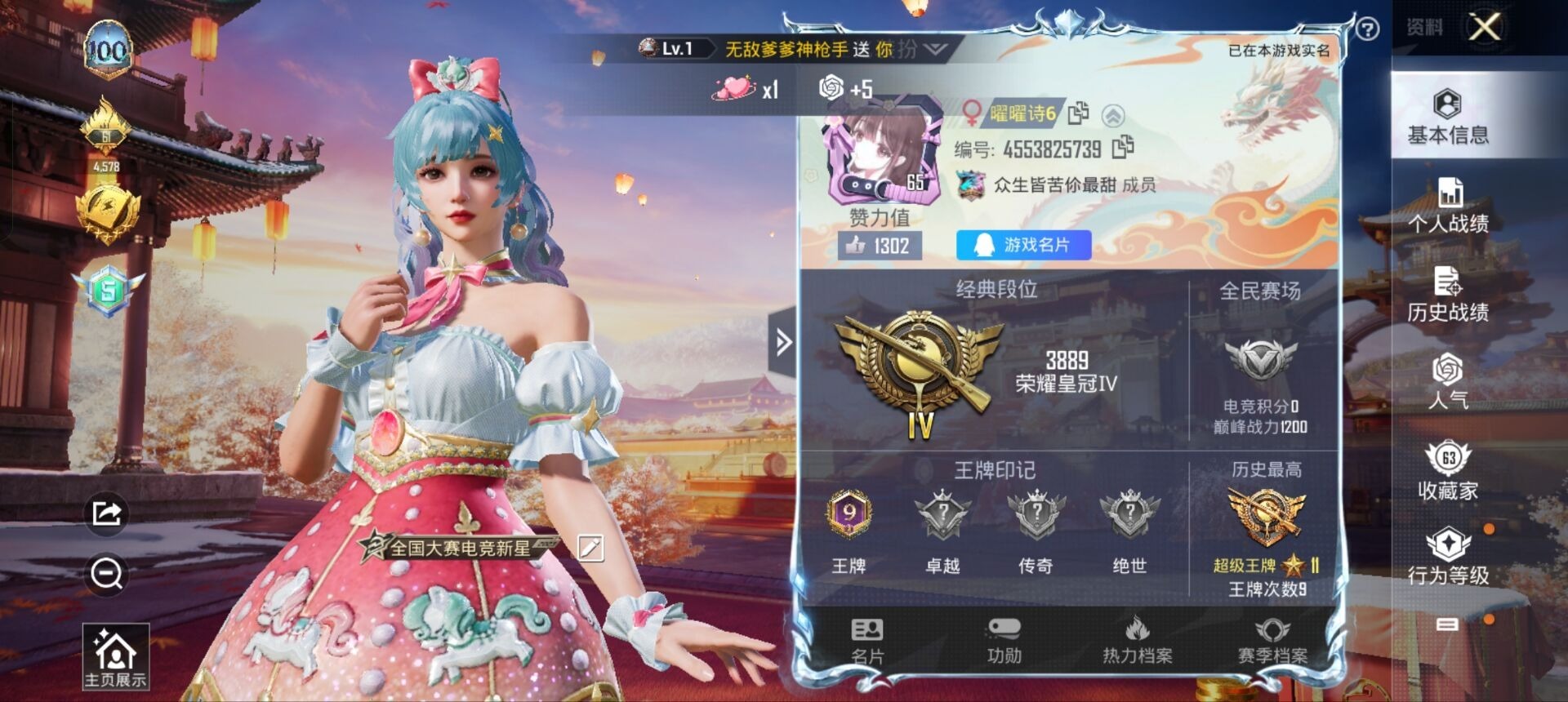This screenshot has width=1568, height=702.
Task: Open the 基本信息 tab
Action: coord(1448,117)
